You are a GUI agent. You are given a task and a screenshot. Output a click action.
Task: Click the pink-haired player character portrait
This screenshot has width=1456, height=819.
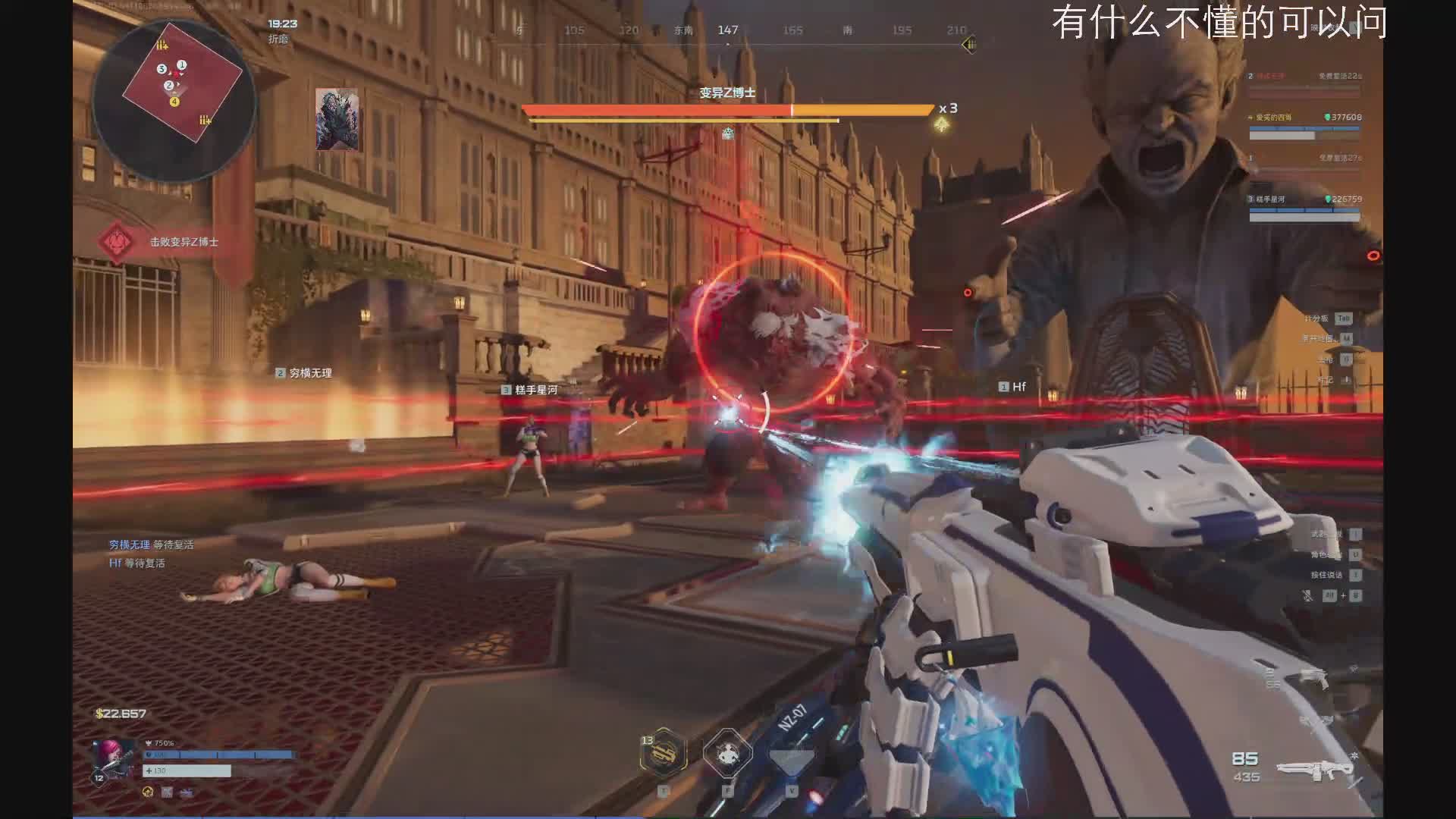tap(112, 759)
